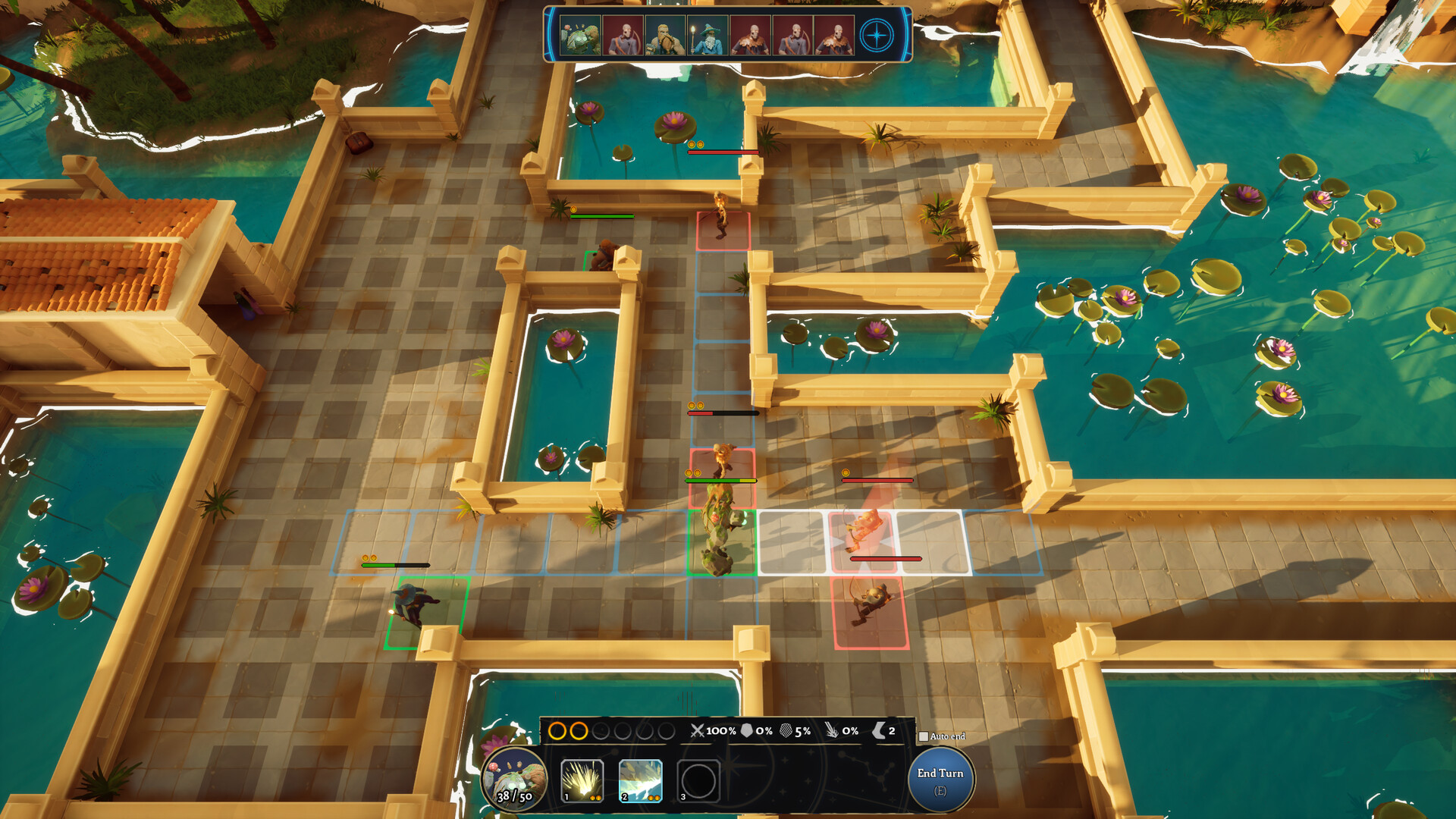
Task: Select the plant creature portrait at the turn order start
Action: pos(581,35)
